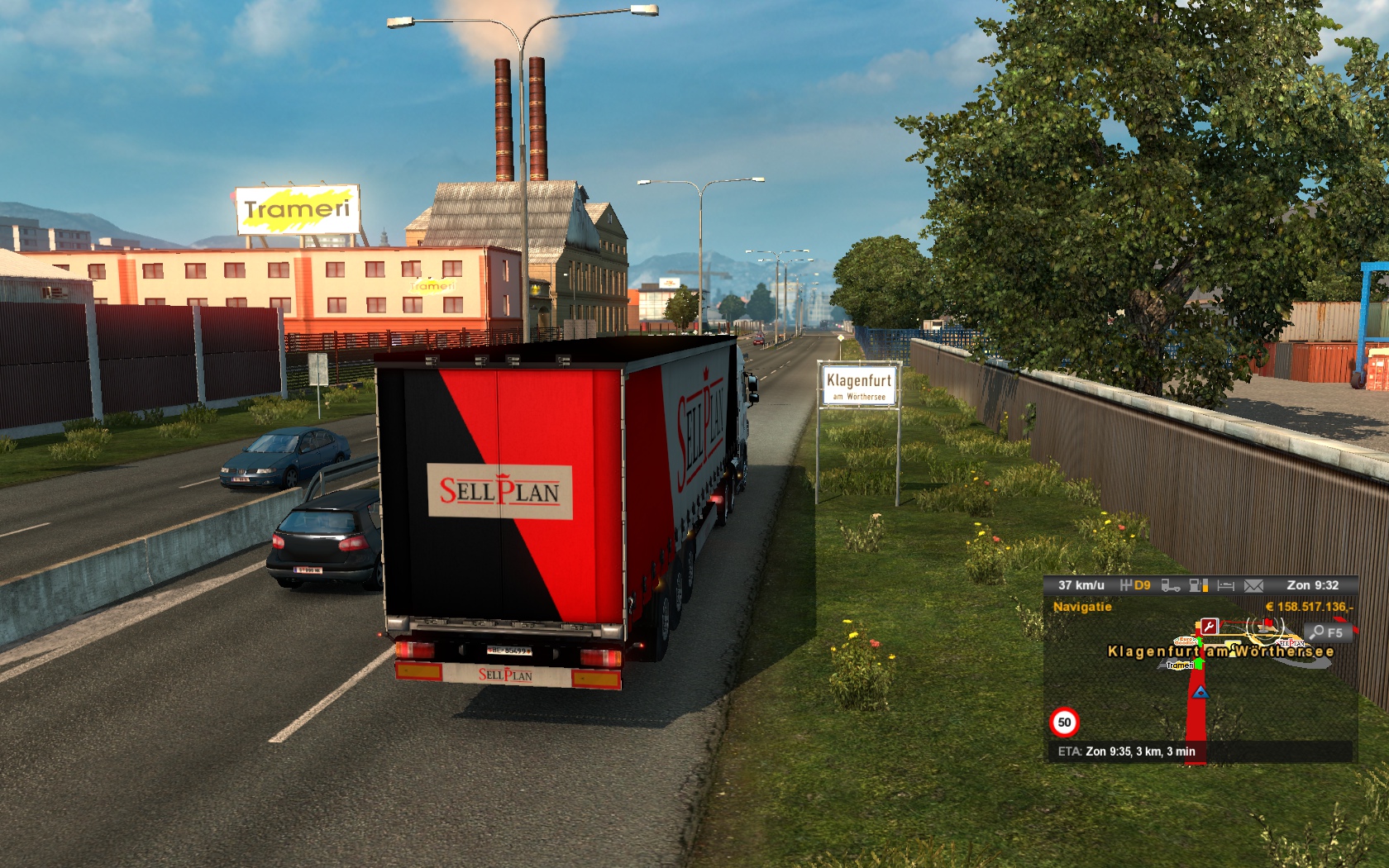
Task: Open the mail envelope messages
Action: 1253,585
